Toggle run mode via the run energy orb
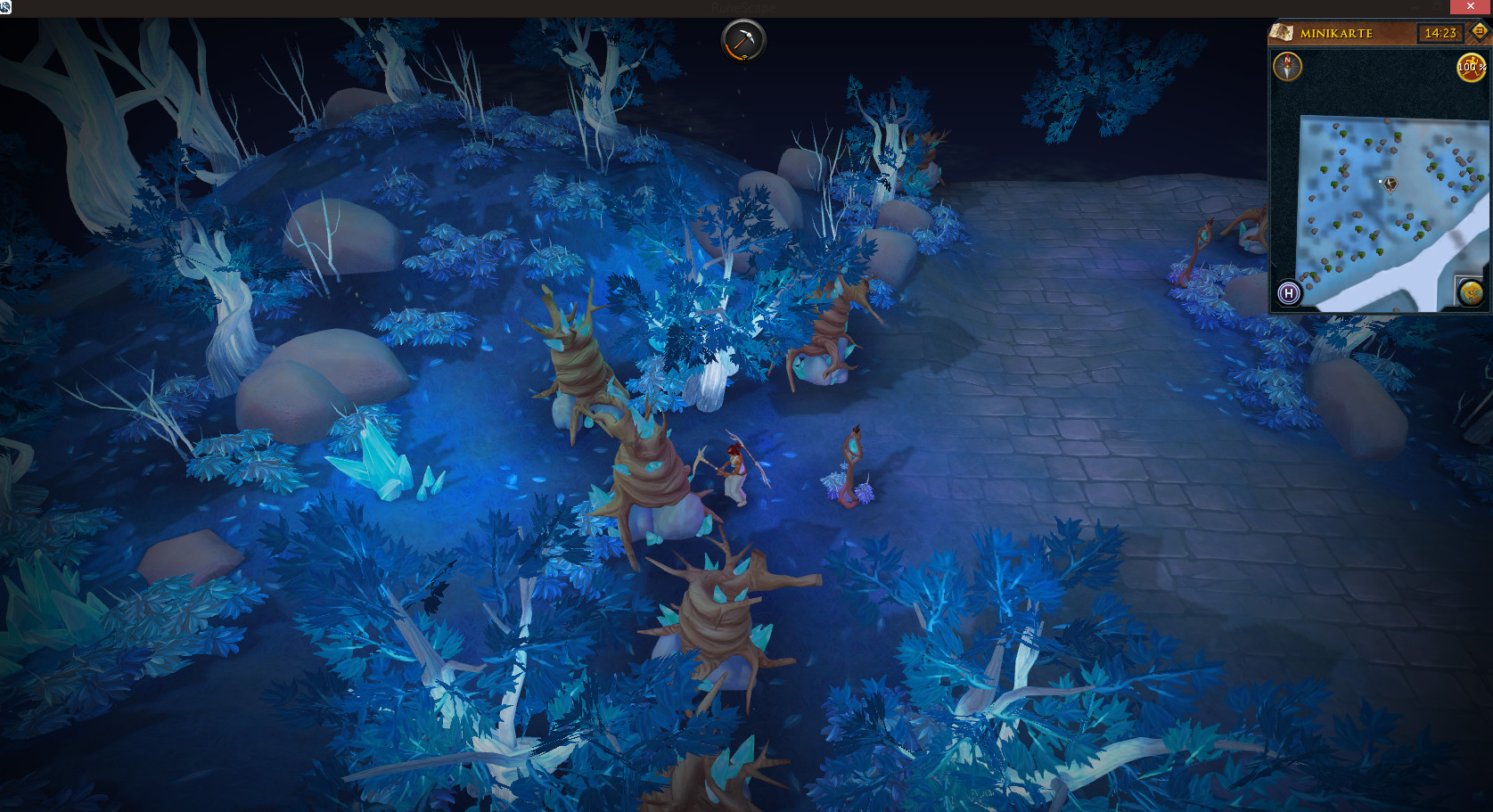This screenshot has height=812, width=1493. tap(1471, 67)
